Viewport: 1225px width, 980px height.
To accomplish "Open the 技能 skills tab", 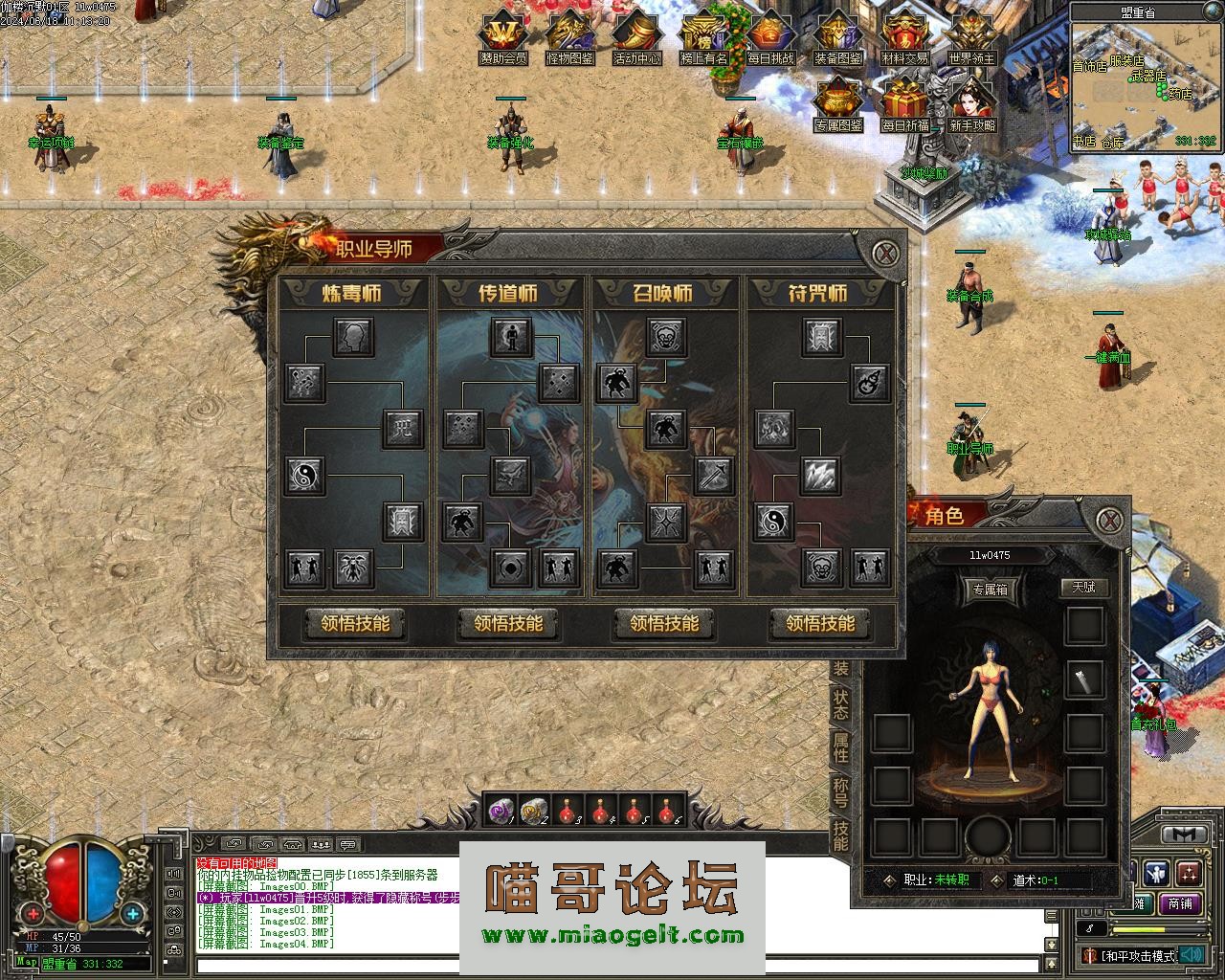I will (x=840, y=835).
